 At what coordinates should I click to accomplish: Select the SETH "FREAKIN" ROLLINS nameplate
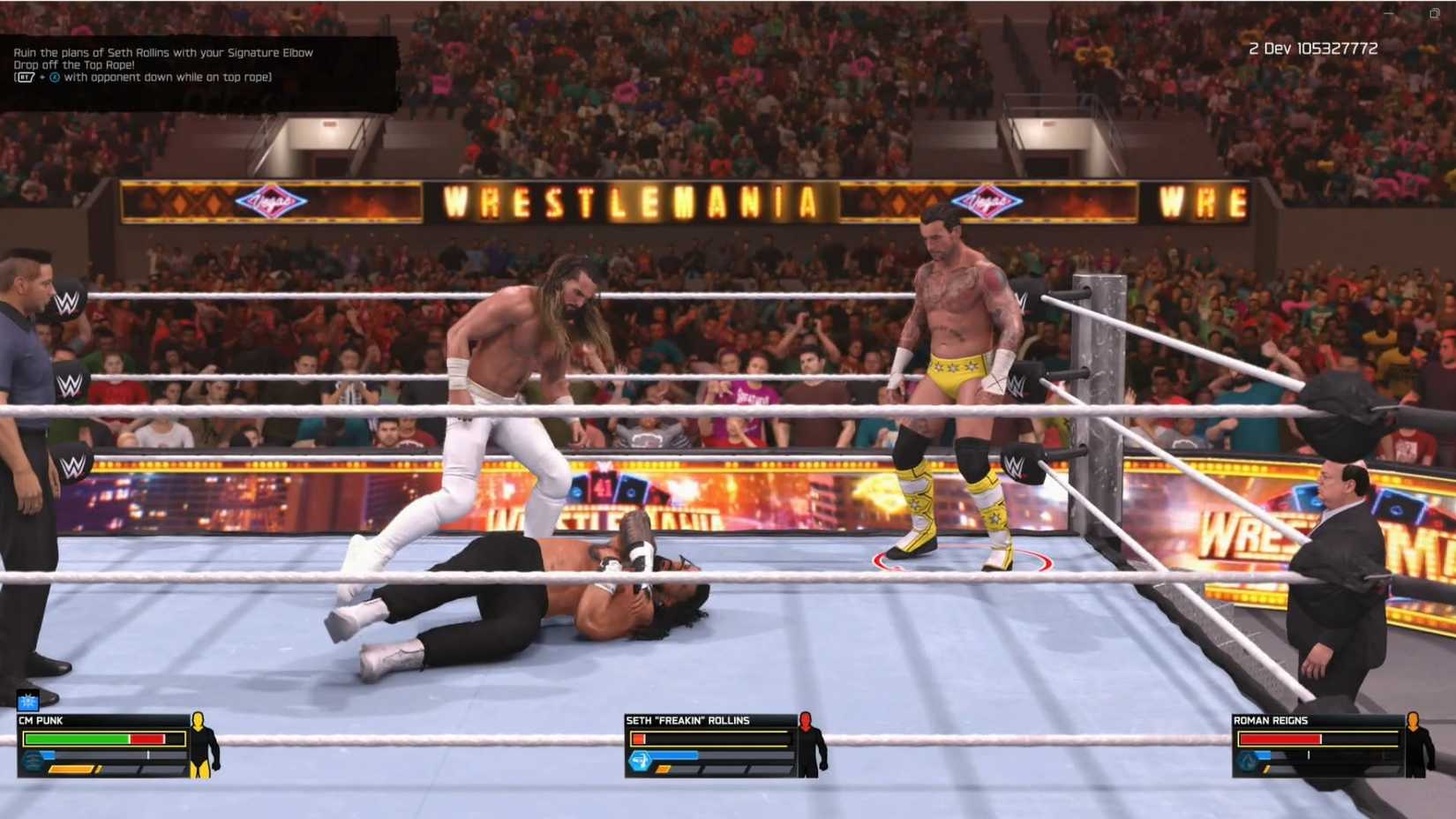[x=687, y=721]
